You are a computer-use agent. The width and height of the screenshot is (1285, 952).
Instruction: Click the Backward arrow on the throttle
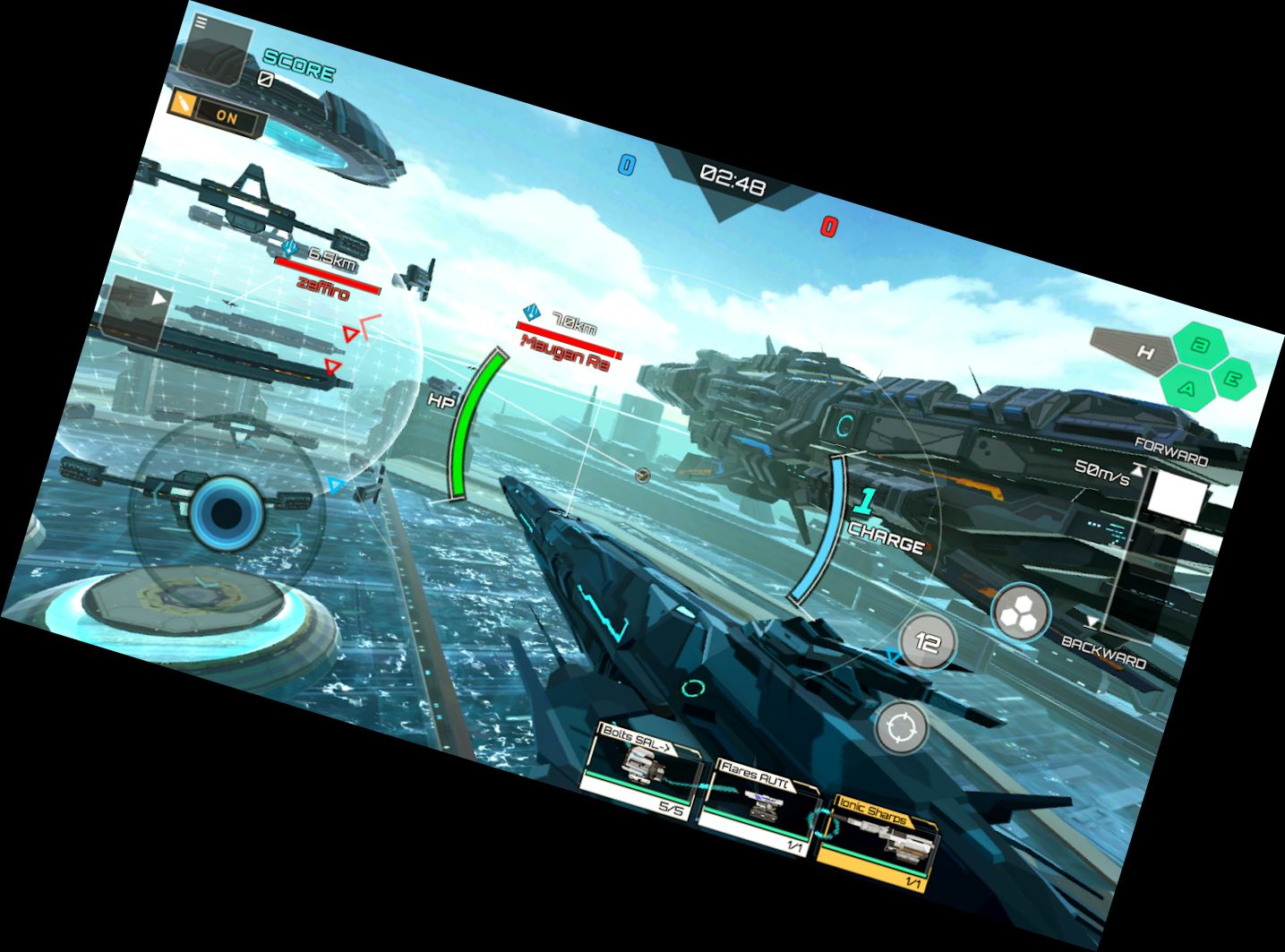[1092, 622]
